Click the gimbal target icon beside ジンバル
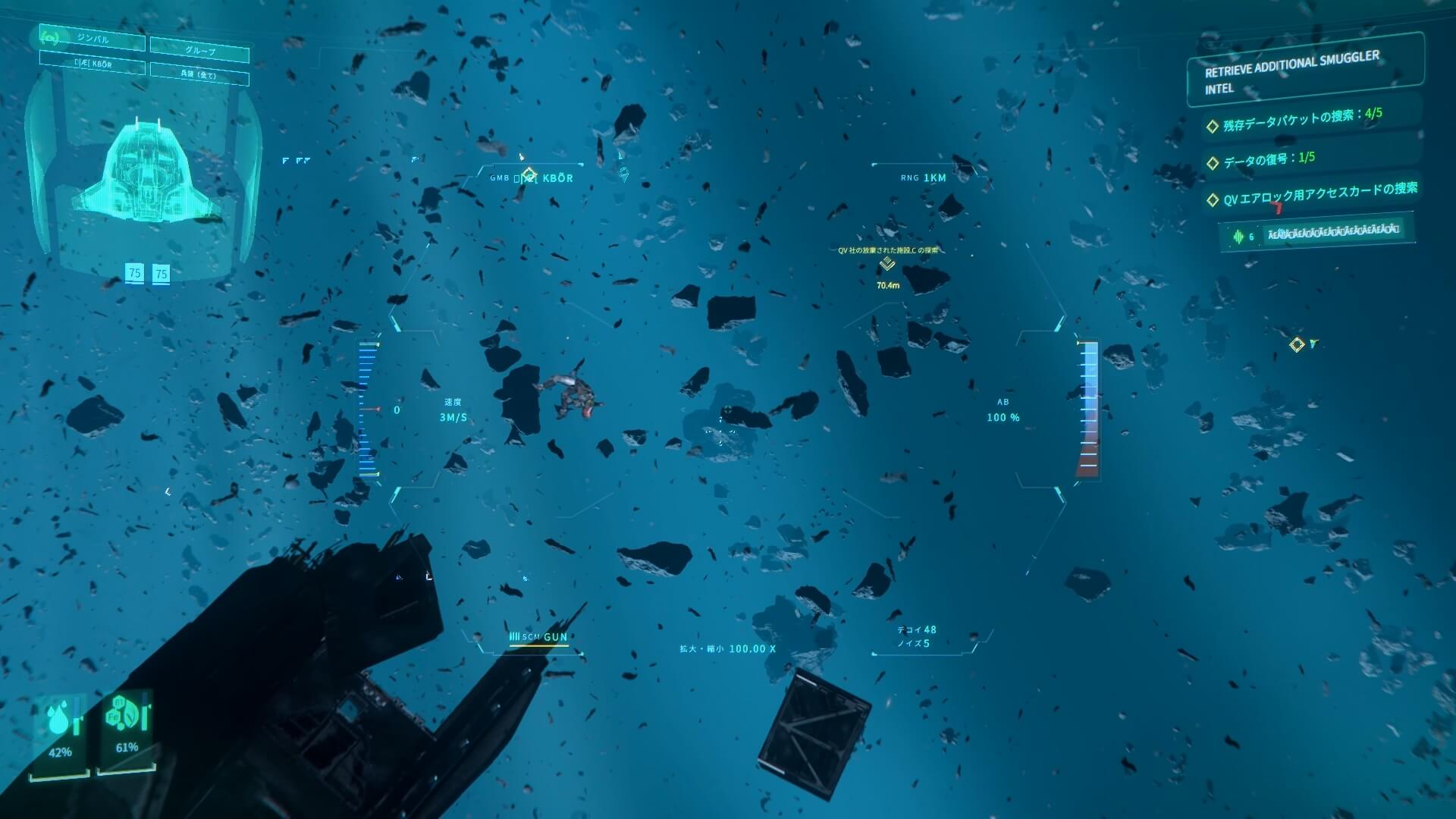Image resolution: width=1456 pixels, height=819 pixels. [51, 36]
